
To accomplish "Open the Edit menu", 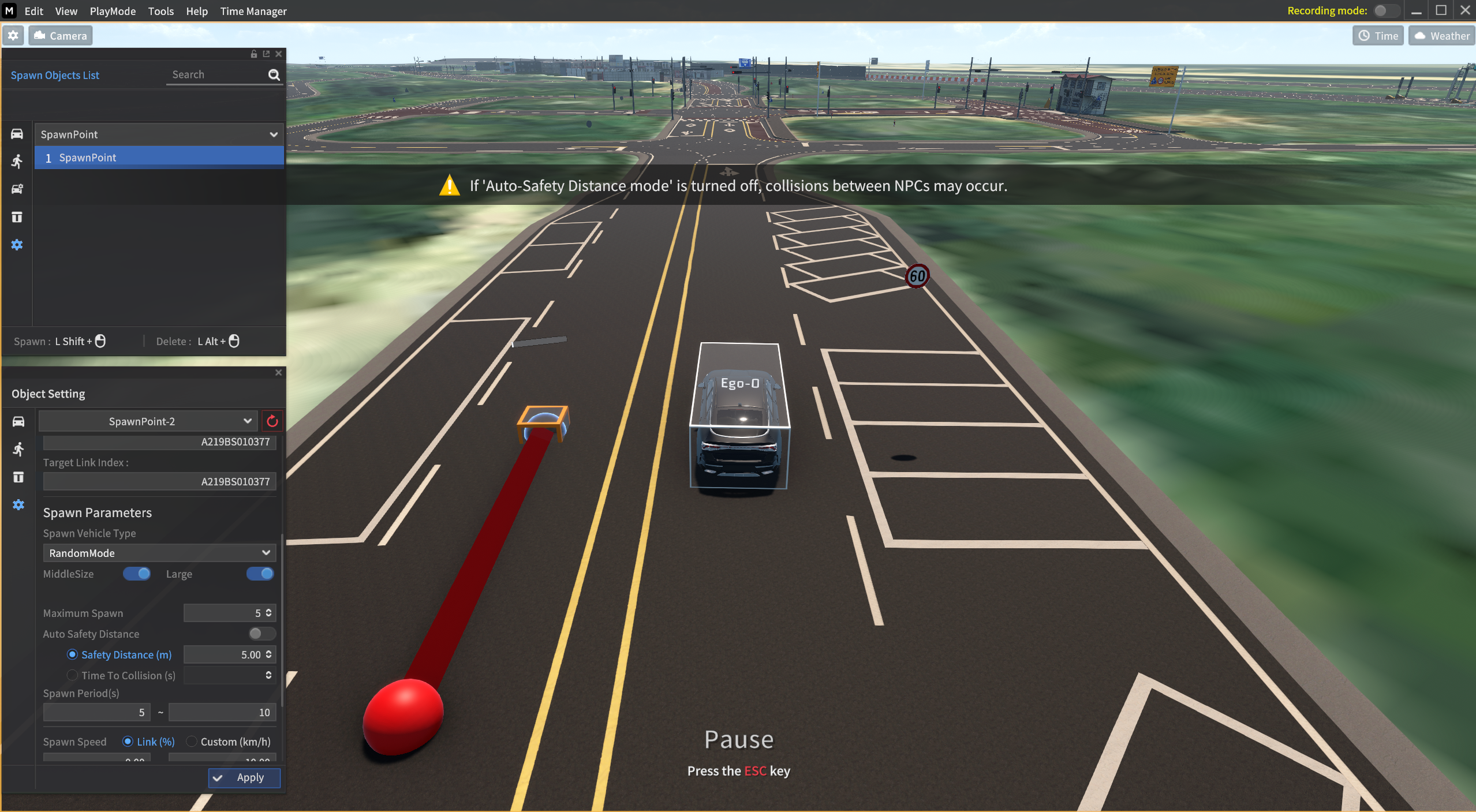I will [33, 11].
